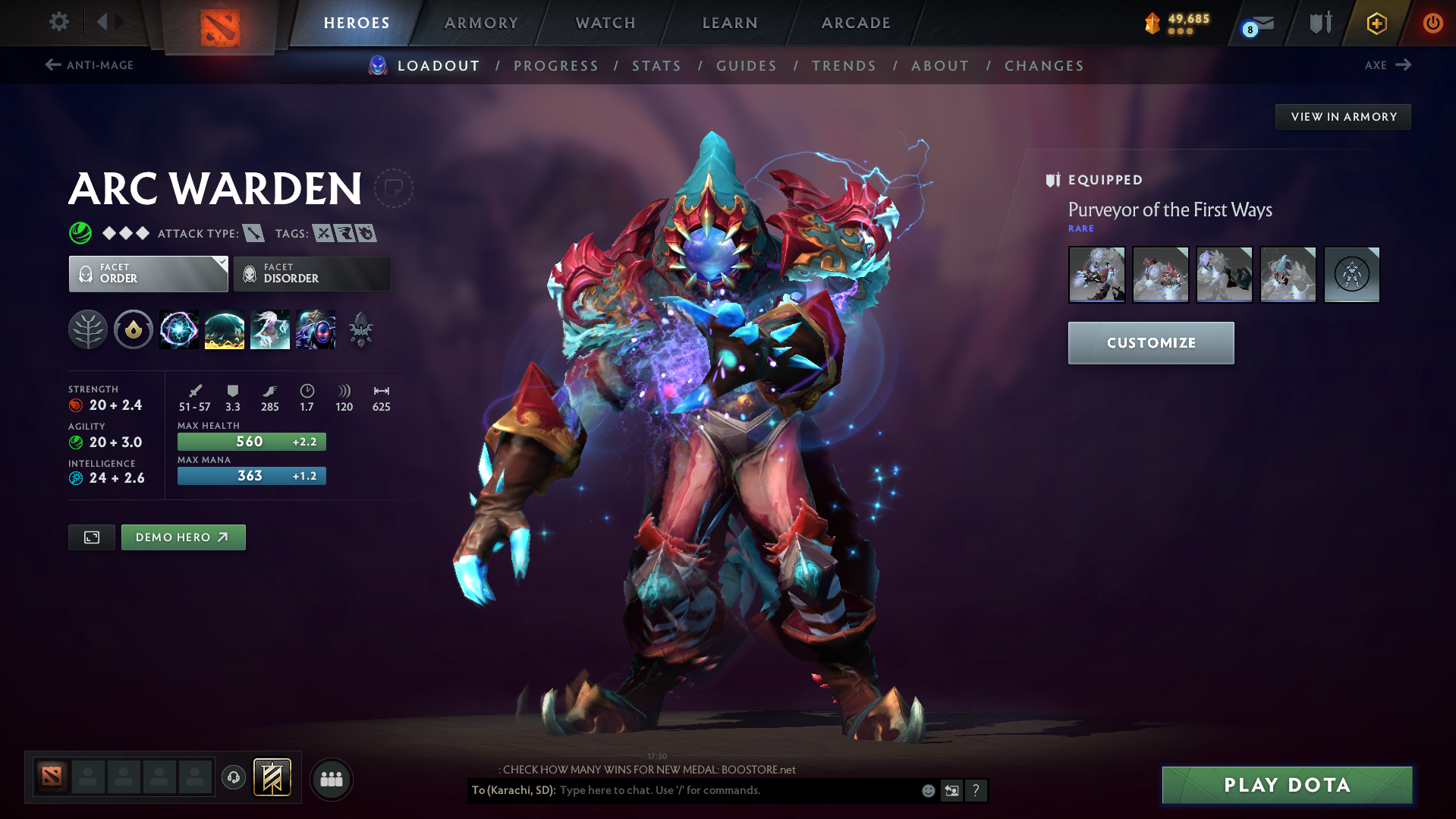Open the settings gear icon

click(x=58, y=22)
